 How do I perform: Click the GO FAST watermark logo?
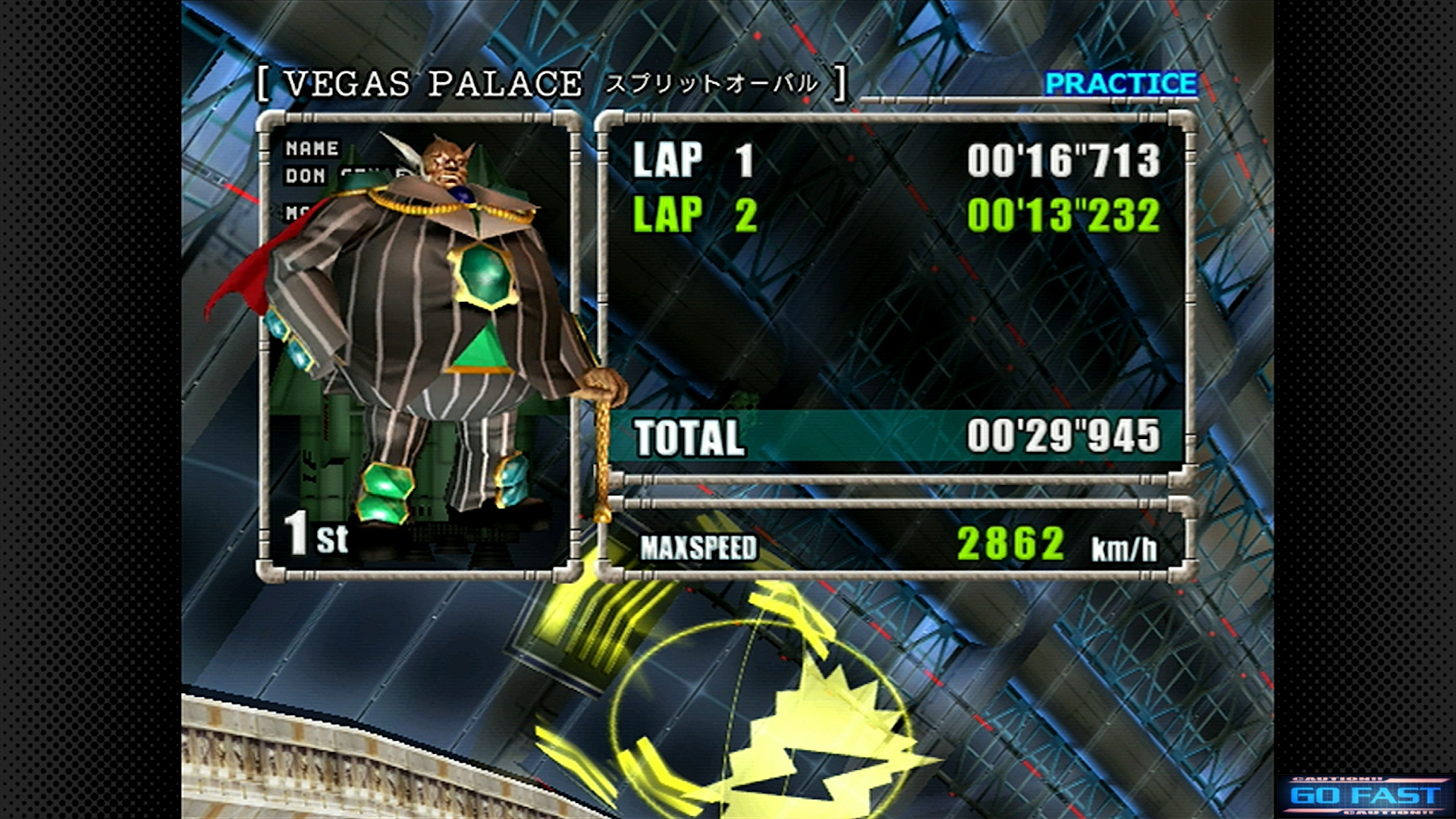1364,795
